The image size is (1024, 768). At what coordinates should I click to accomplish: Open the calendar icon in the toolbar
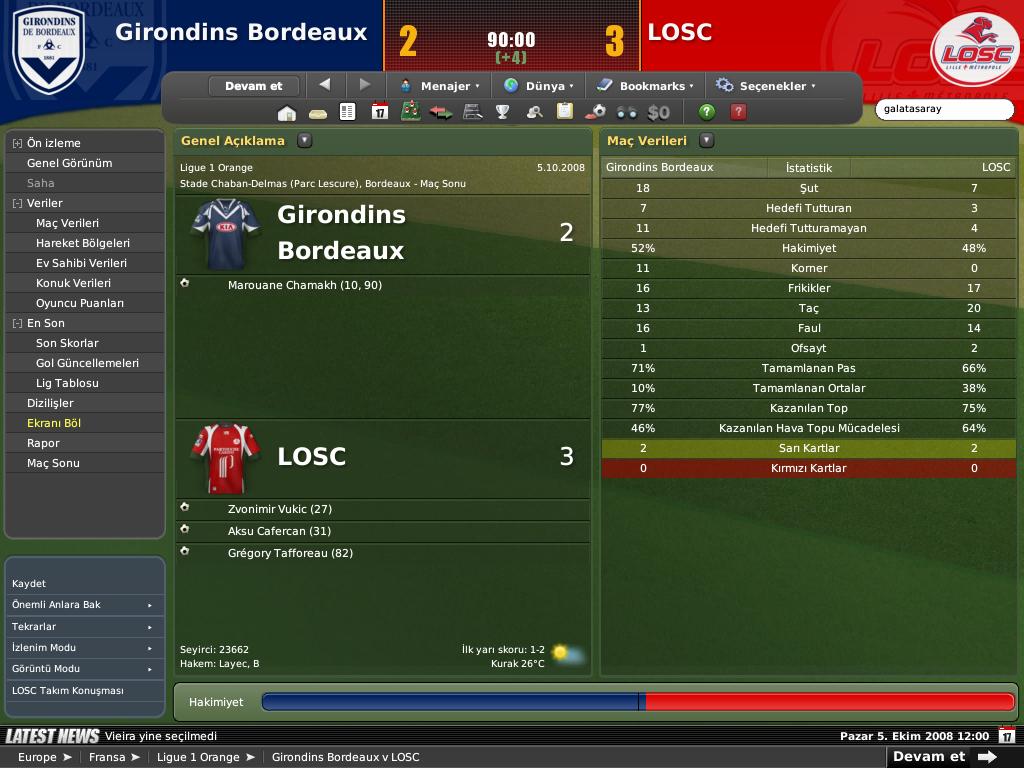pyautogui.click(x=379, y=112)
